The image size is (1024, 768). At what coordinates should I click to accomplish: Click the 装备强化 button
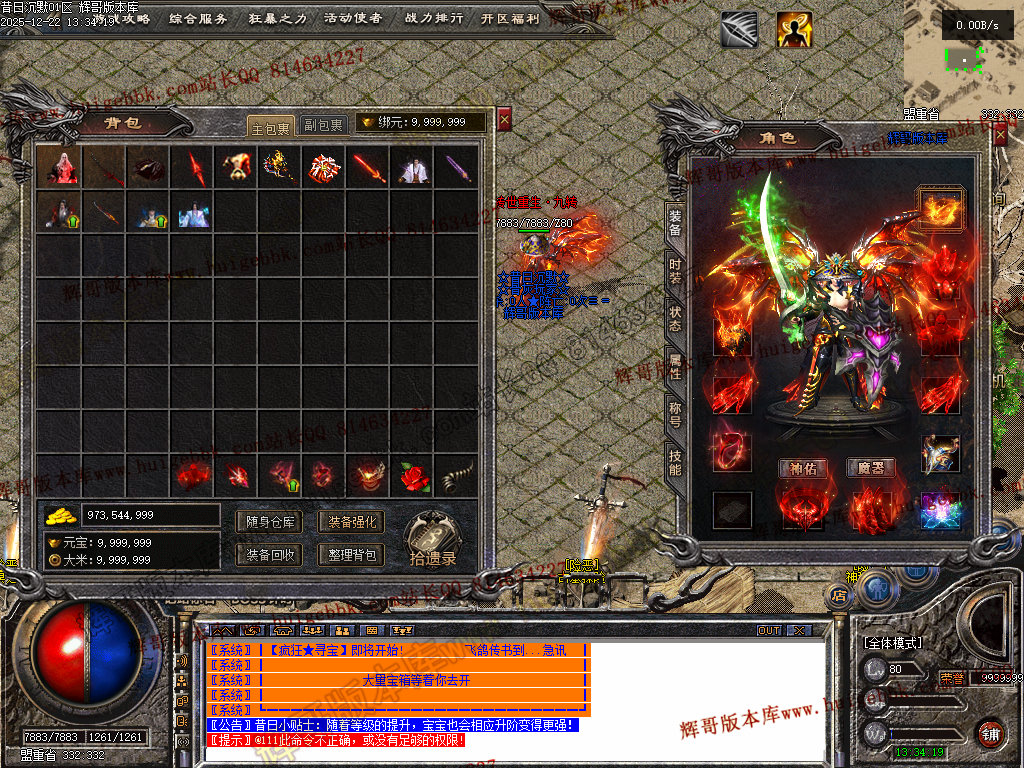tap(351, 521)
